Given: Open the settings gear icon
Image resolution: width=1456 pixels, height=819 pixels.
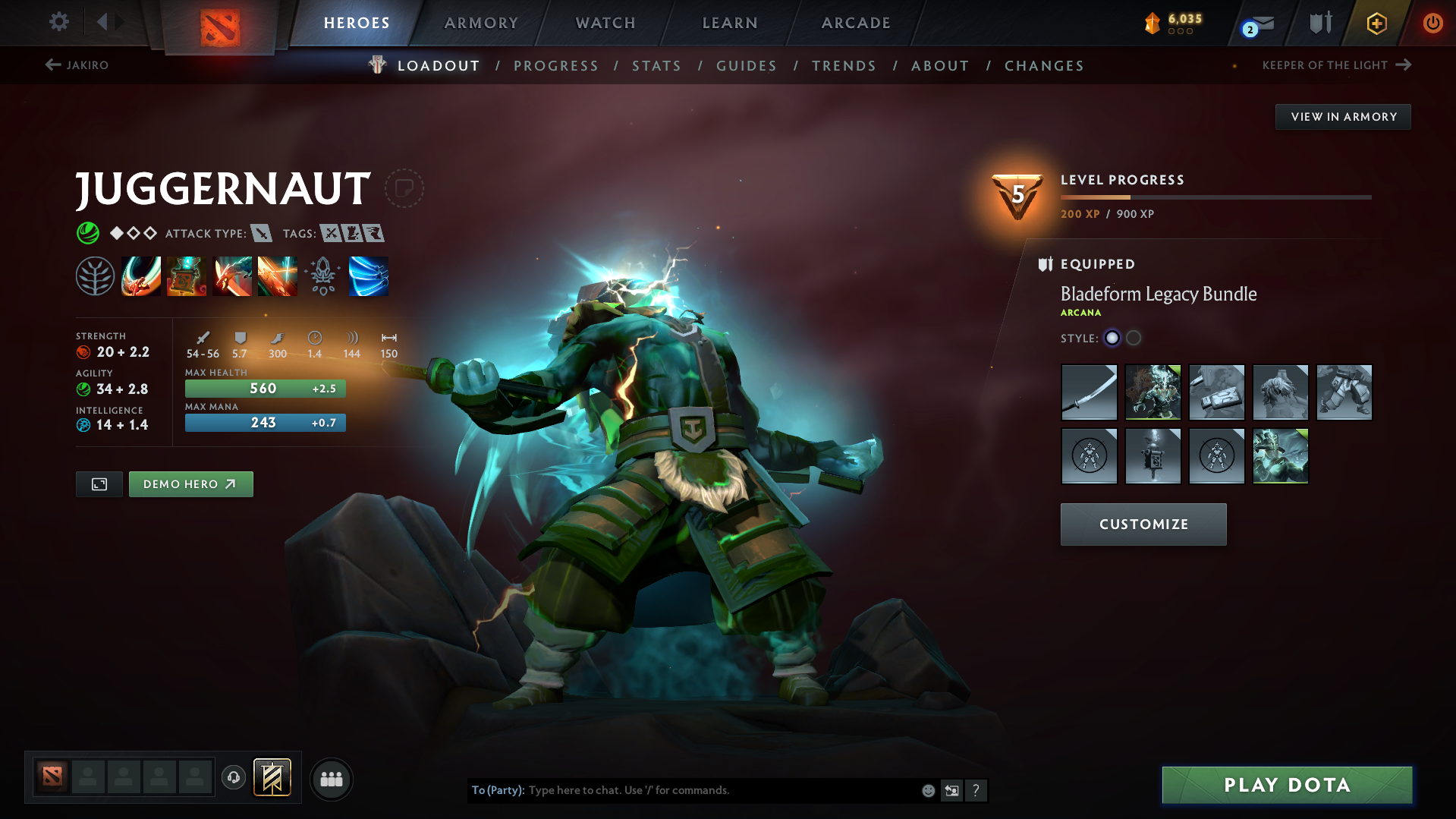Looking at the screenshot, I should (x=58, y=22).
